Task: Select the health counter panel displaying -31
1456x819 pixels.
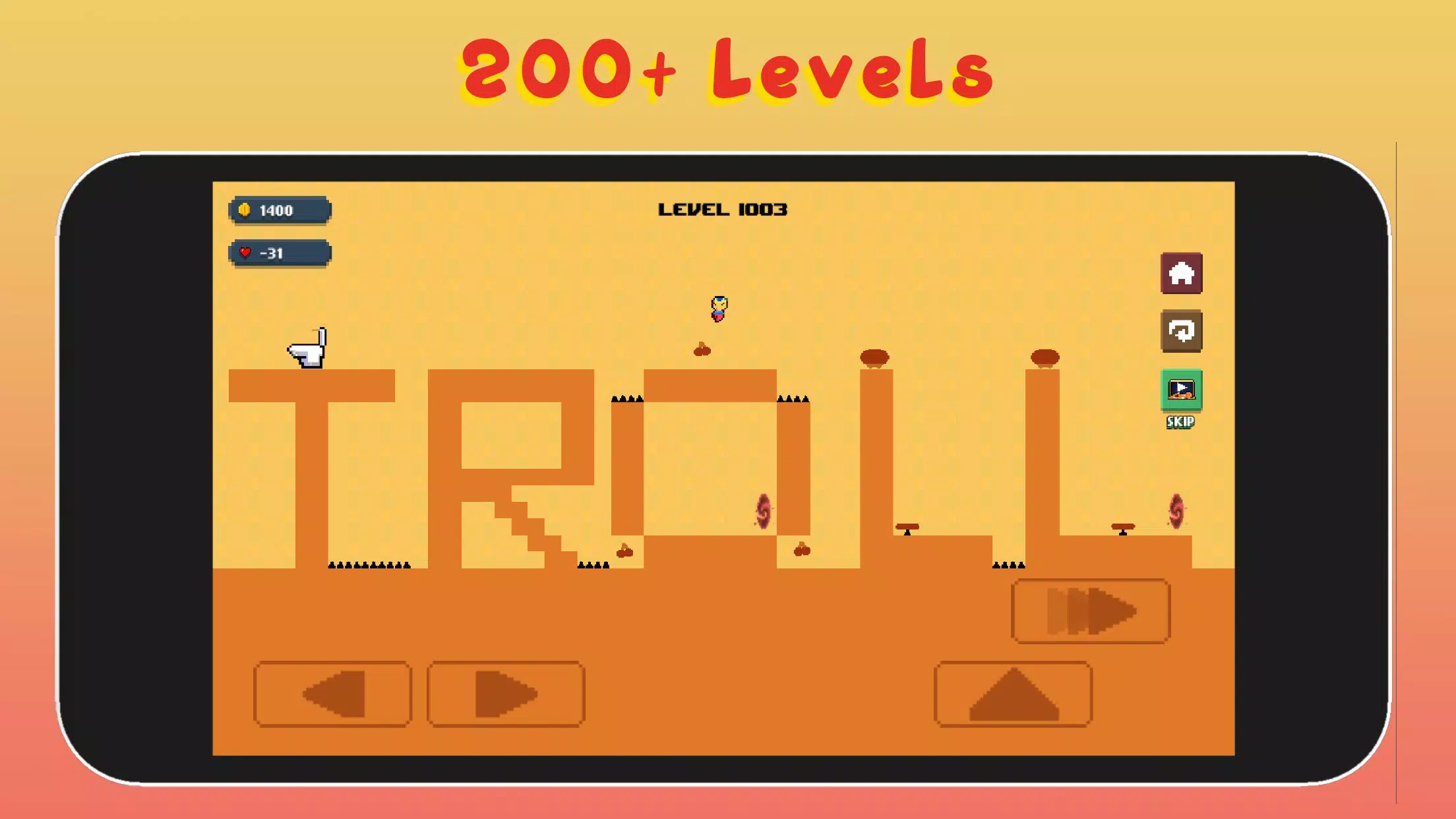Action: (x=278, y=253)
